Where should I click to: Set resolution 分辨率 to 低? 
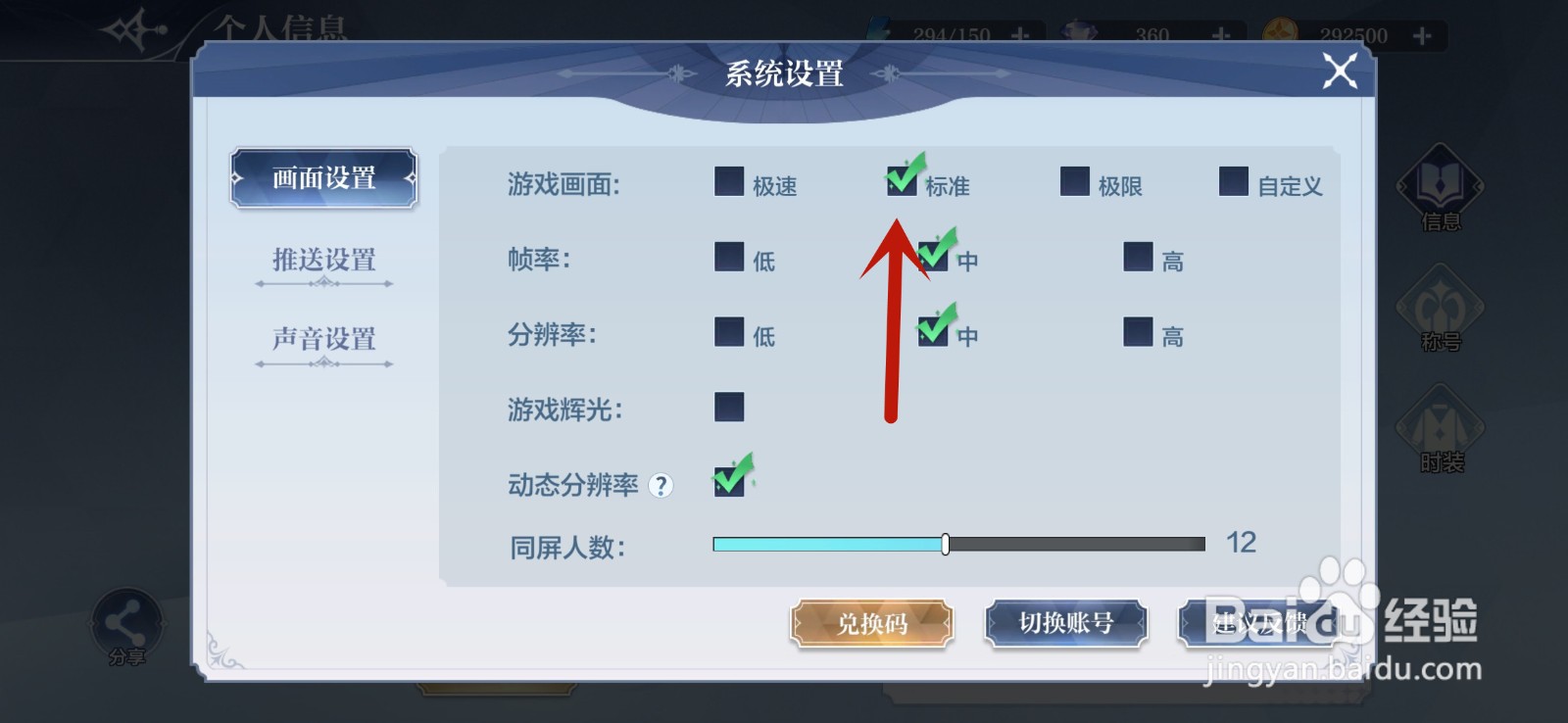click(728, 332)
